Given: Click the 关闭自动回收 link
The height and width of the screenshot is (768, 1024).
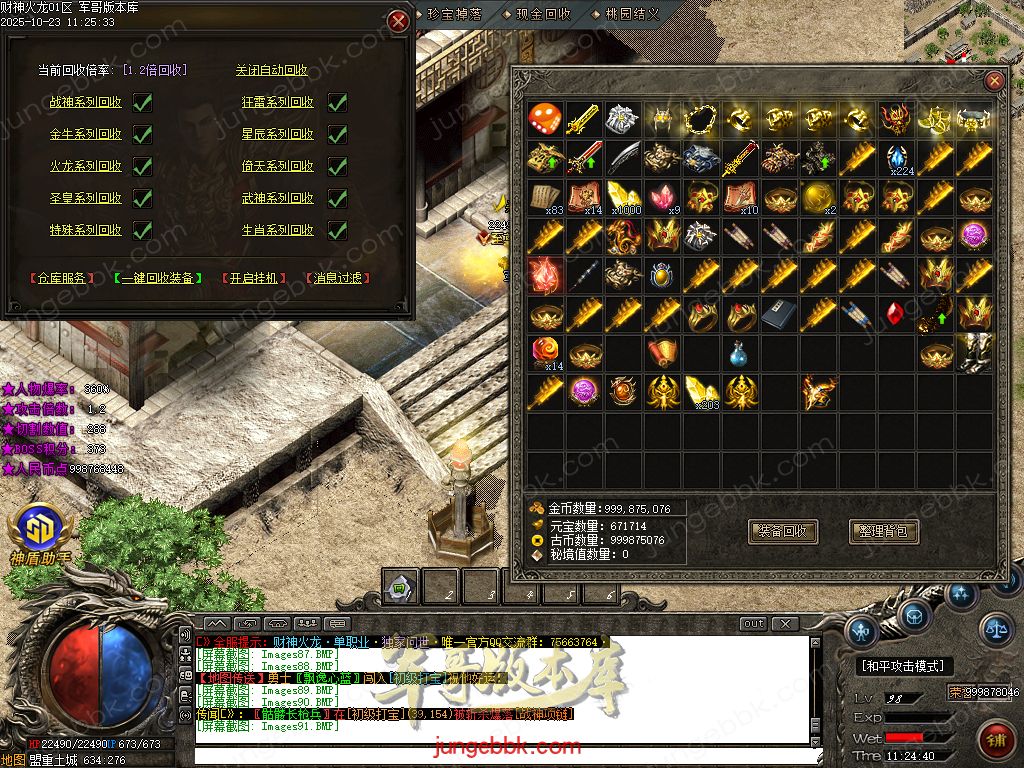Looking at the screenshot, I should point(271,70).
